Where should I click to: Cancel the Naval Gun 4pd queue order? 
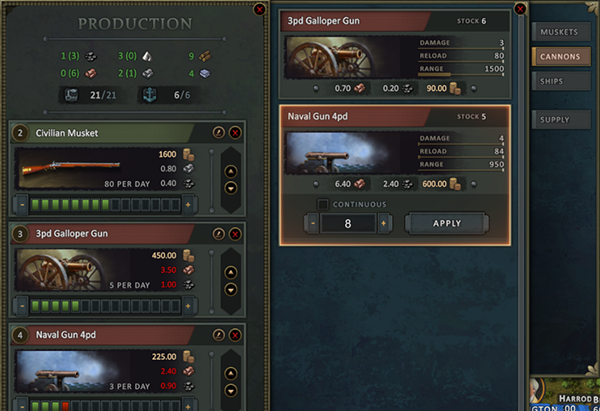235,332
